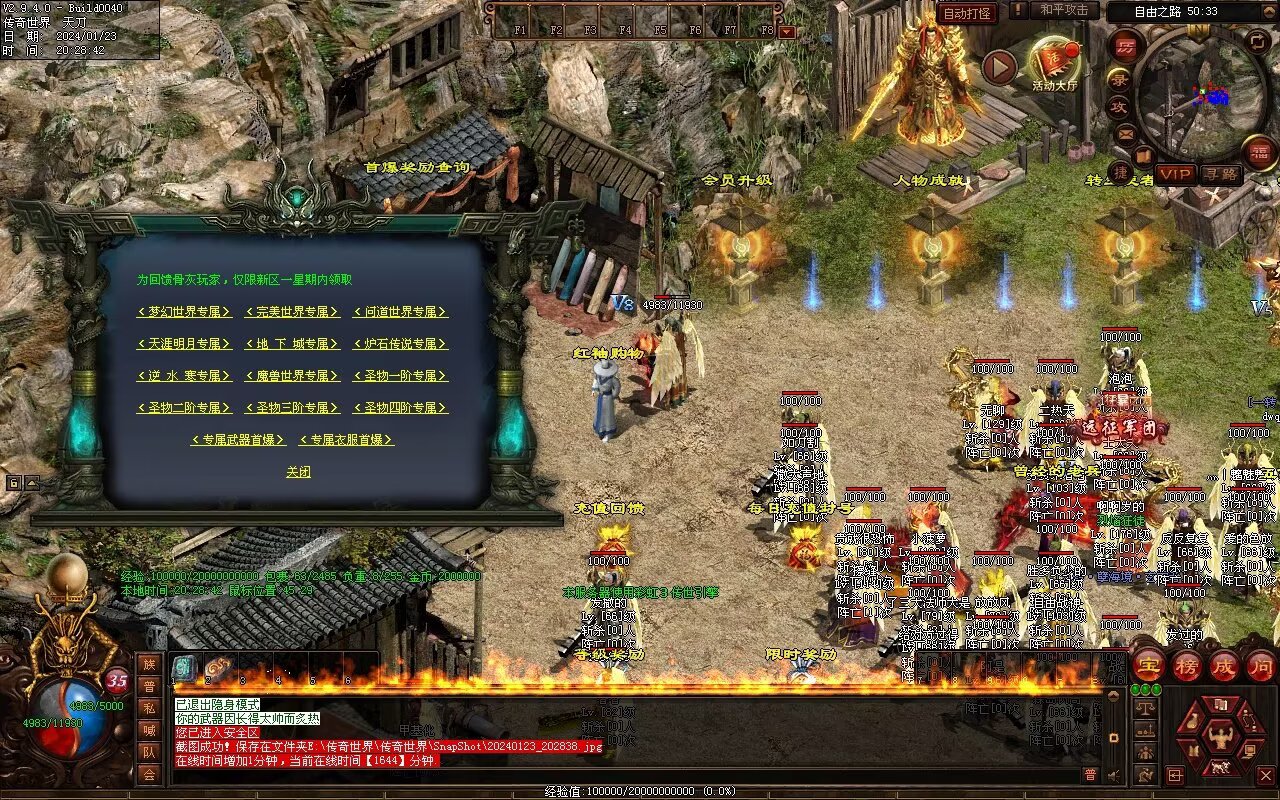The width and height of the screenshot is (1280, 800).
Task: Activate the 寻路 pathfinding button
Action: [x=1219, y=174]
